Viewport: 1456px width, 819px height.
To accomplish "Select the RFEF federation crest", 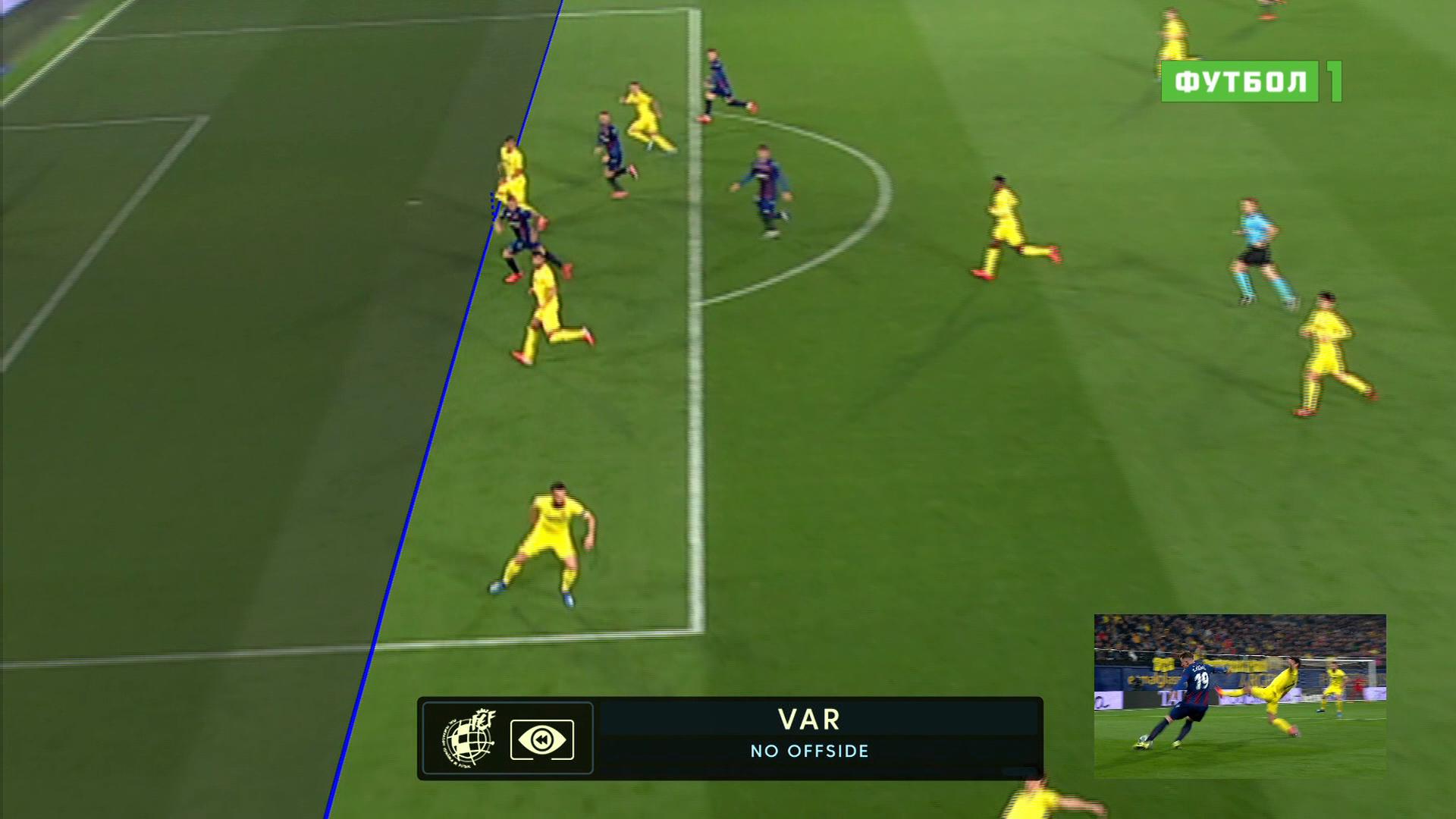I will point(469,738).
